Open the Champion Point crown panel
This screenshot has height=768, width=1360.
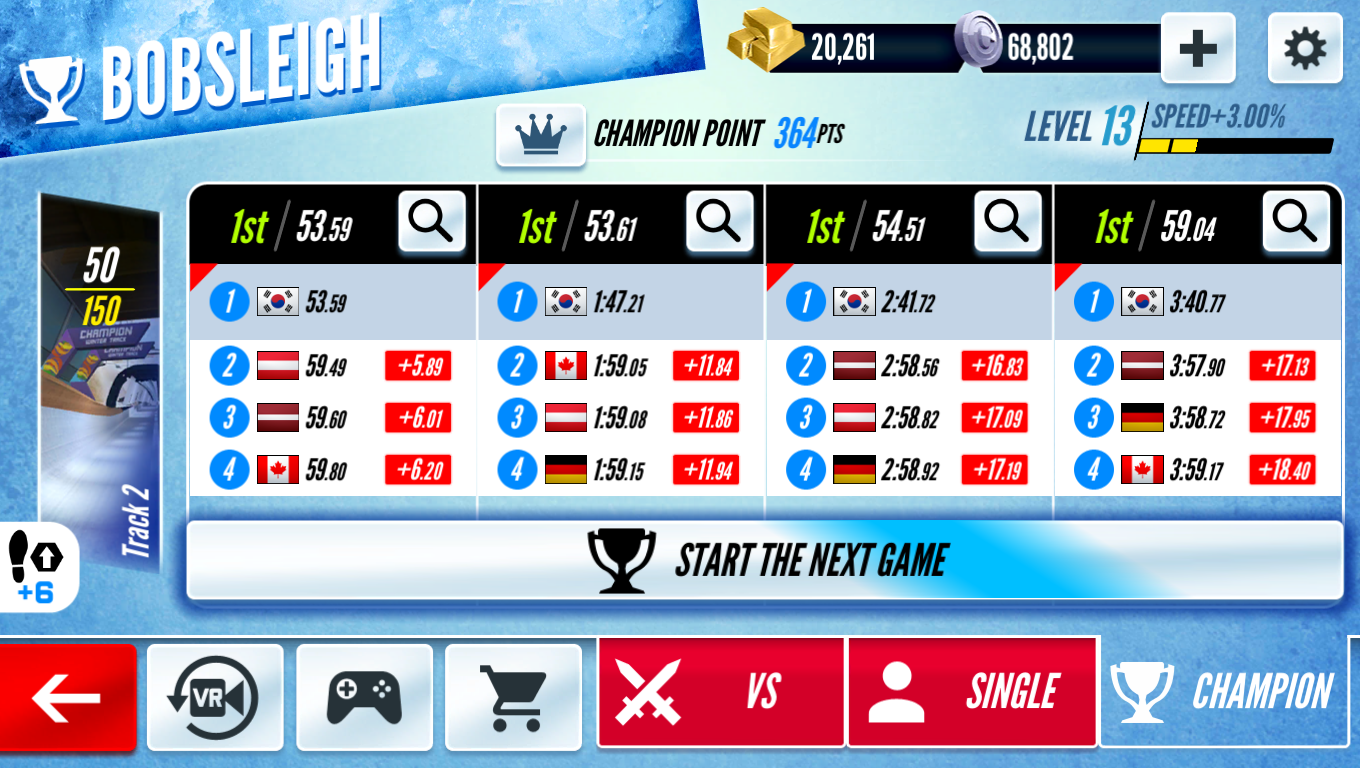[x=541, y=137]
